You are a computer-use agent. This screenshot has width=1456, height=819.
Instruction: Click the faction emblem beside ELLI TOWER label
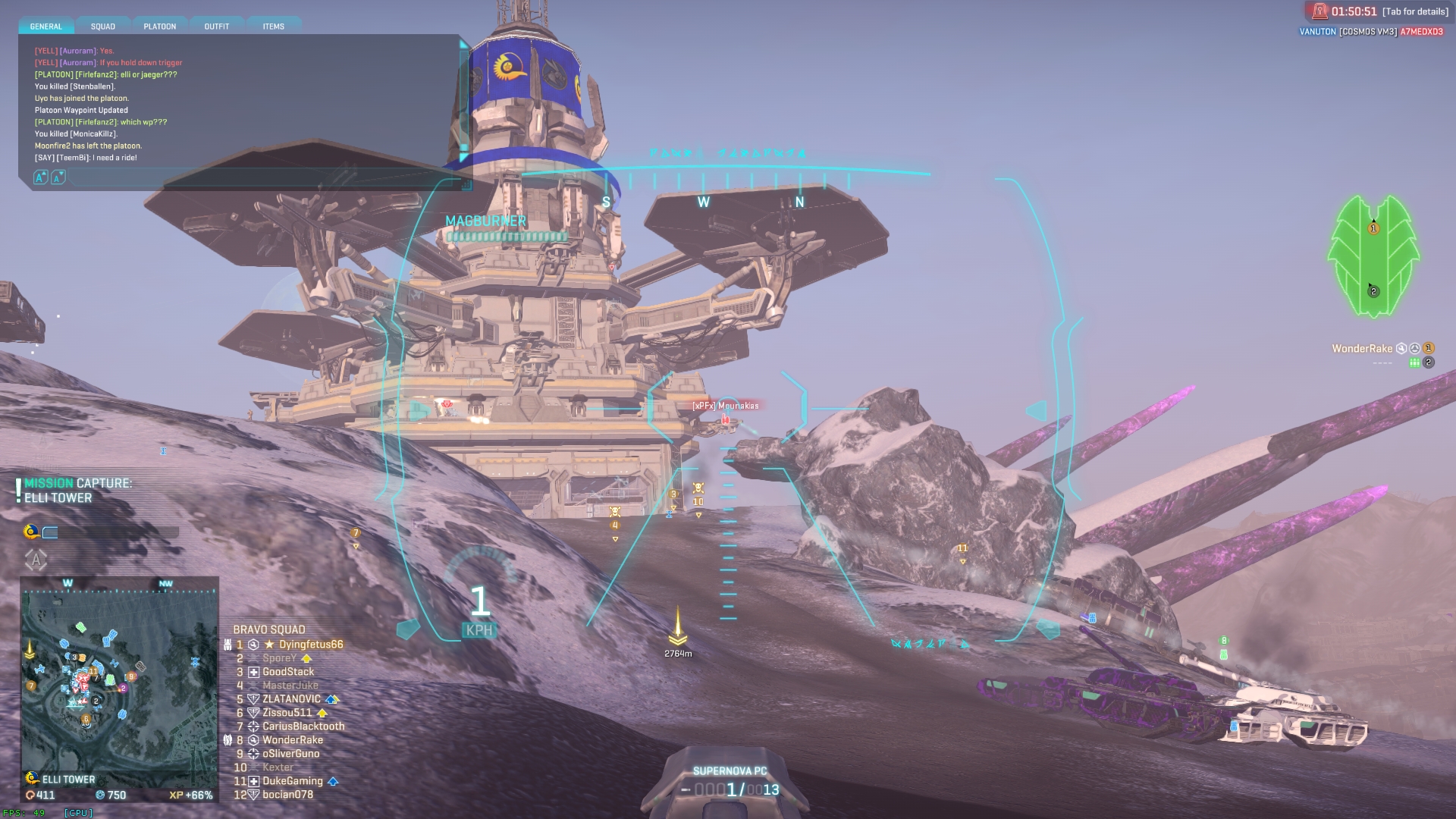pyautogui.click(x=32, y=779)
